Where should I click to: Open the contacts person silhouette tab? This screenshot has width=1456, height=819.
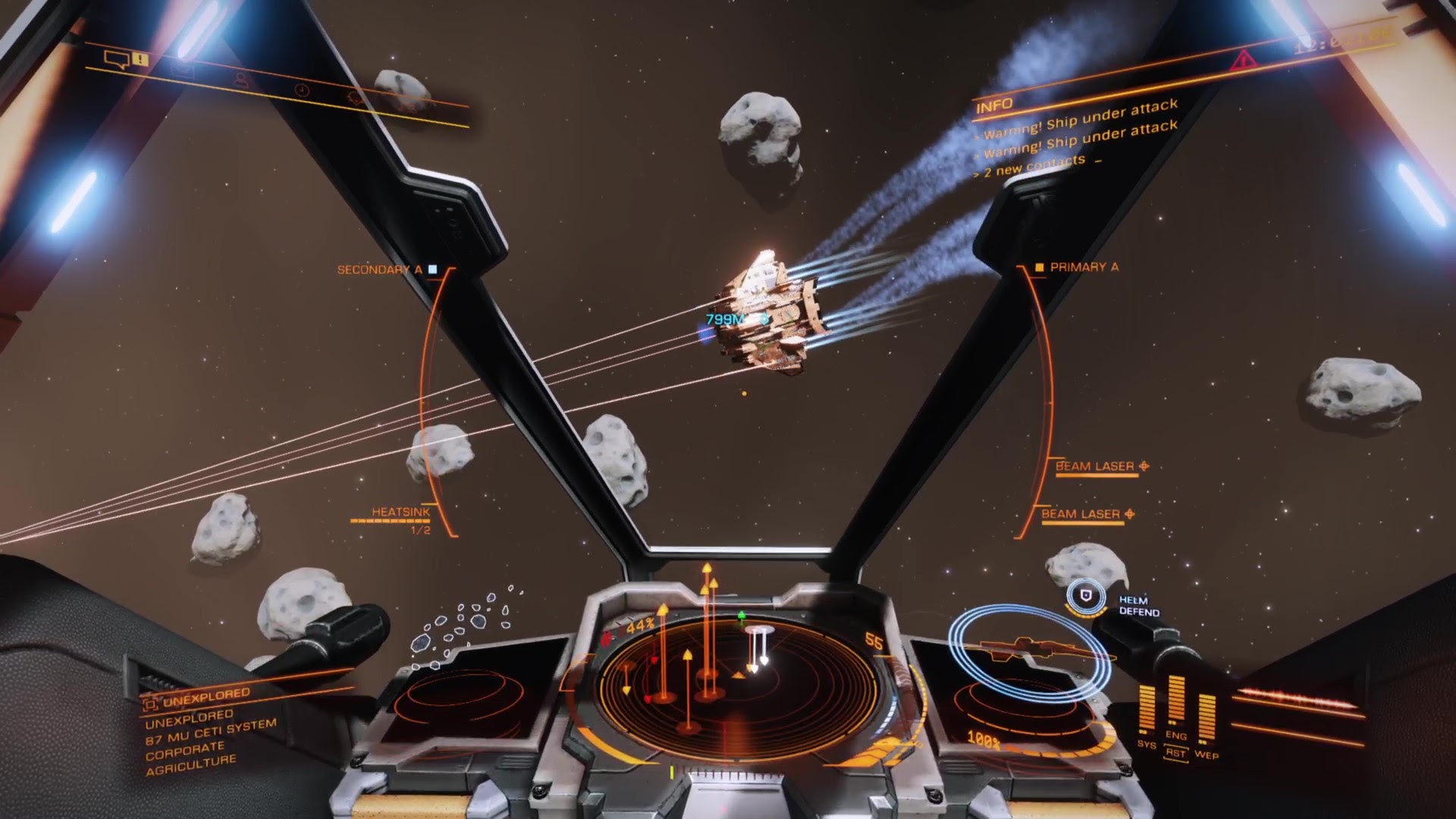click(x=241, y=80)
